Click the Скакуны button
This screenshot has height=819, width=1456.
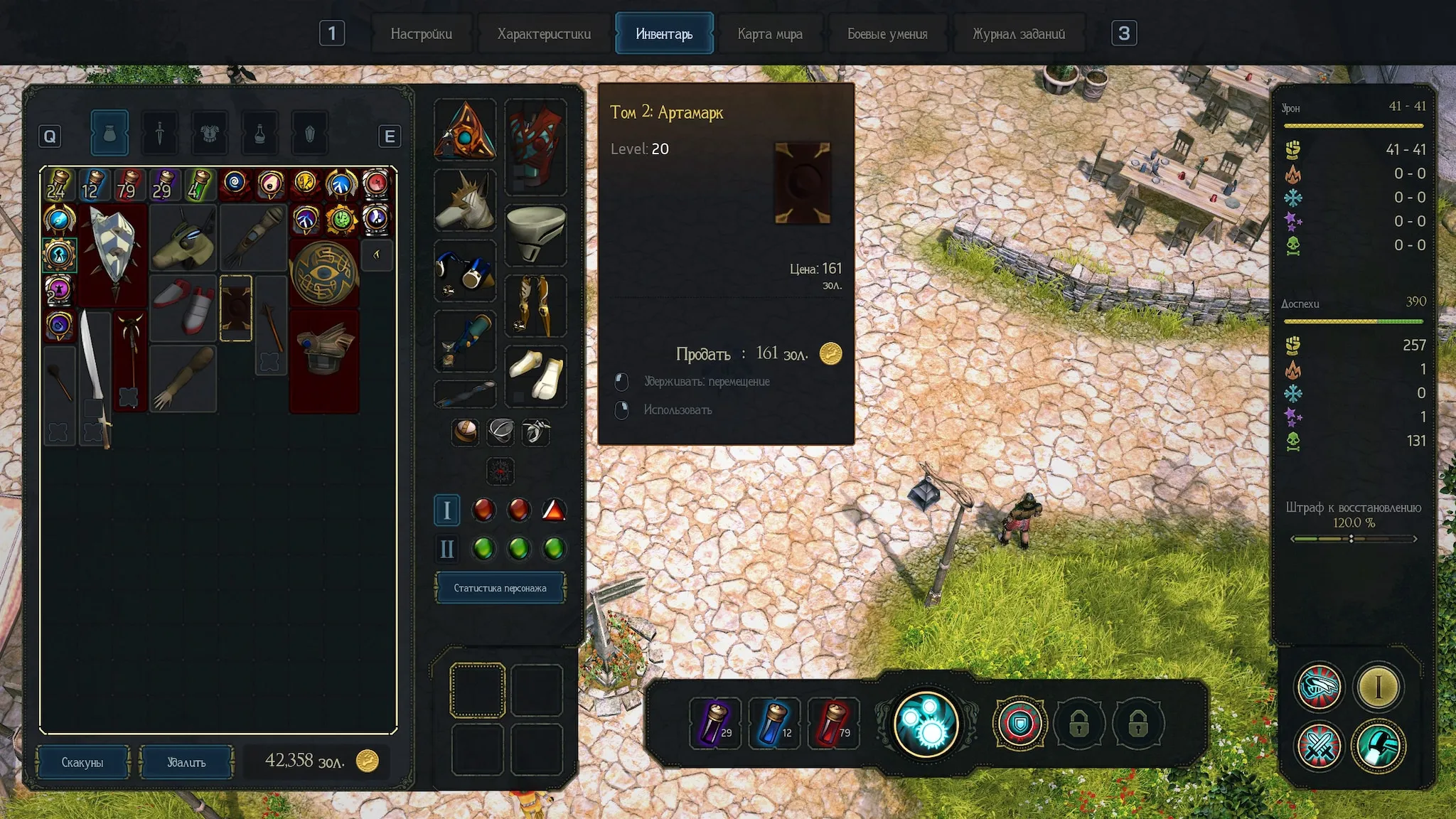coord(82,762)
